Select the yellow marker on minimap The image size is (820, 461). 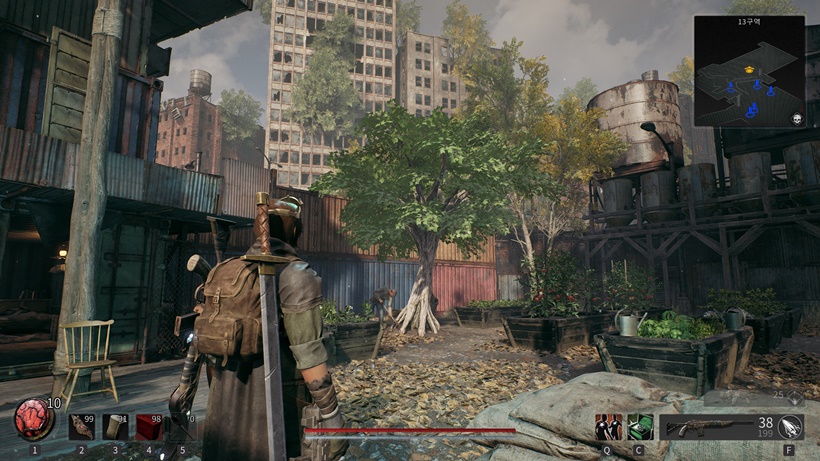coord(749,69)
